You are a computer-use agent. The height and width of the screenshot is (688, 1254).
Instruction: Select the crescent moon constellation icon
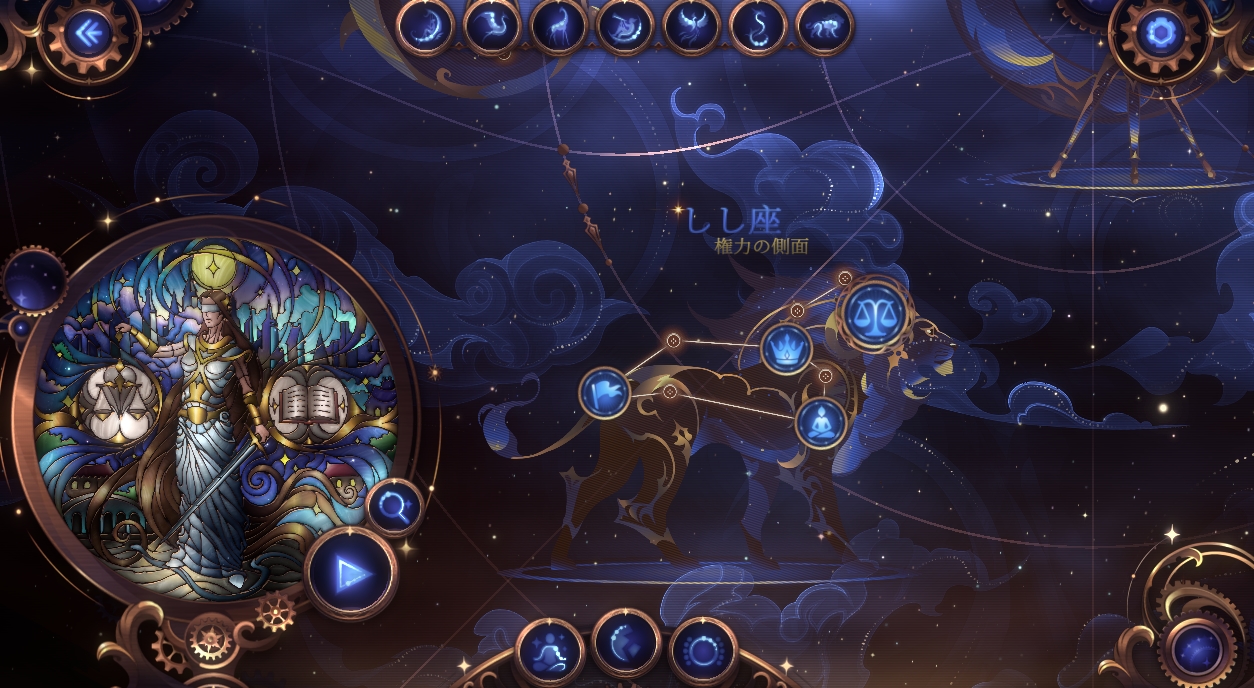tap(425, 26)
